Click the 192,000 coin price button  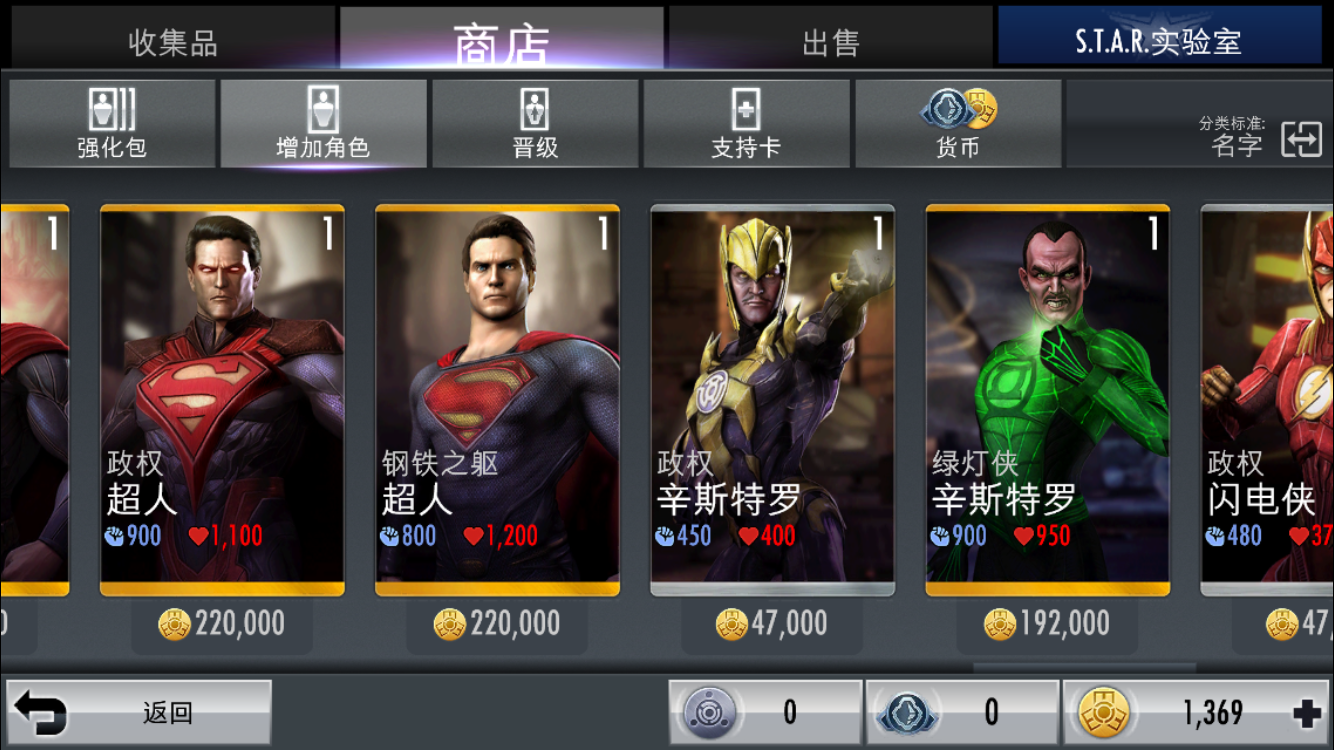click(x=1047, y=624)
